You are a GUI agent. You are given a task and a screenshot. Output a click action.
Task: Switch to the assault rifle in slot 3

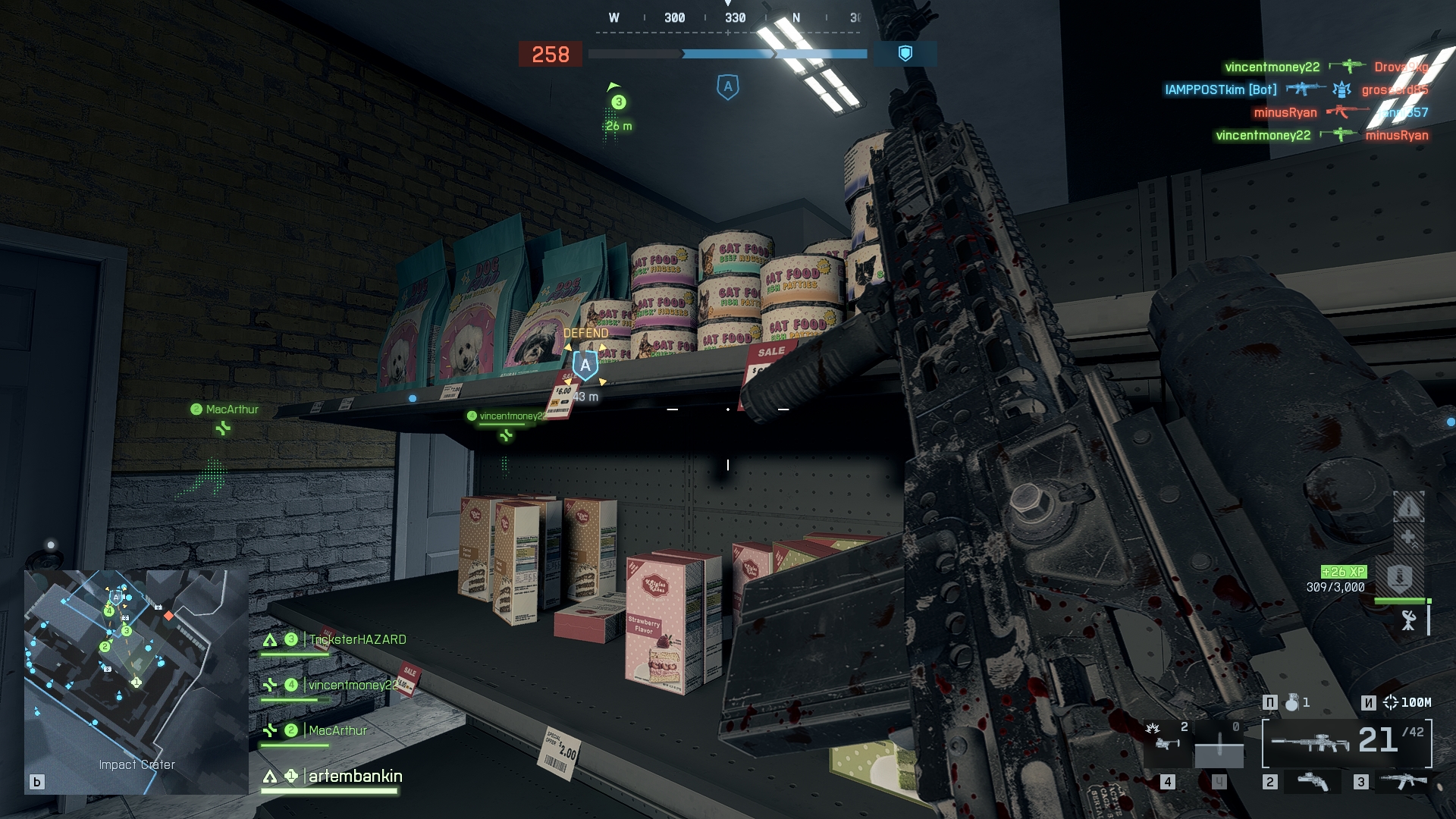[x=1403, y=781]
